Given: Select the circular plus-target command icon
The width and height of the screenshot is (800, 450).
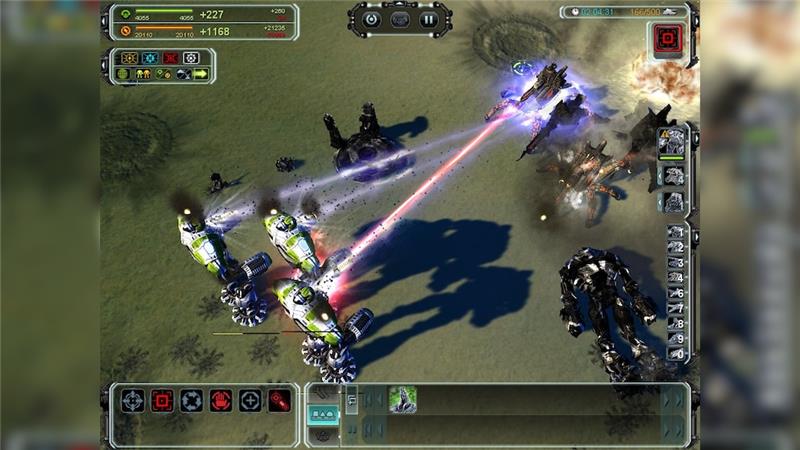Looking at the screenshot, I should pyautogui.click(x=249, y=400).
